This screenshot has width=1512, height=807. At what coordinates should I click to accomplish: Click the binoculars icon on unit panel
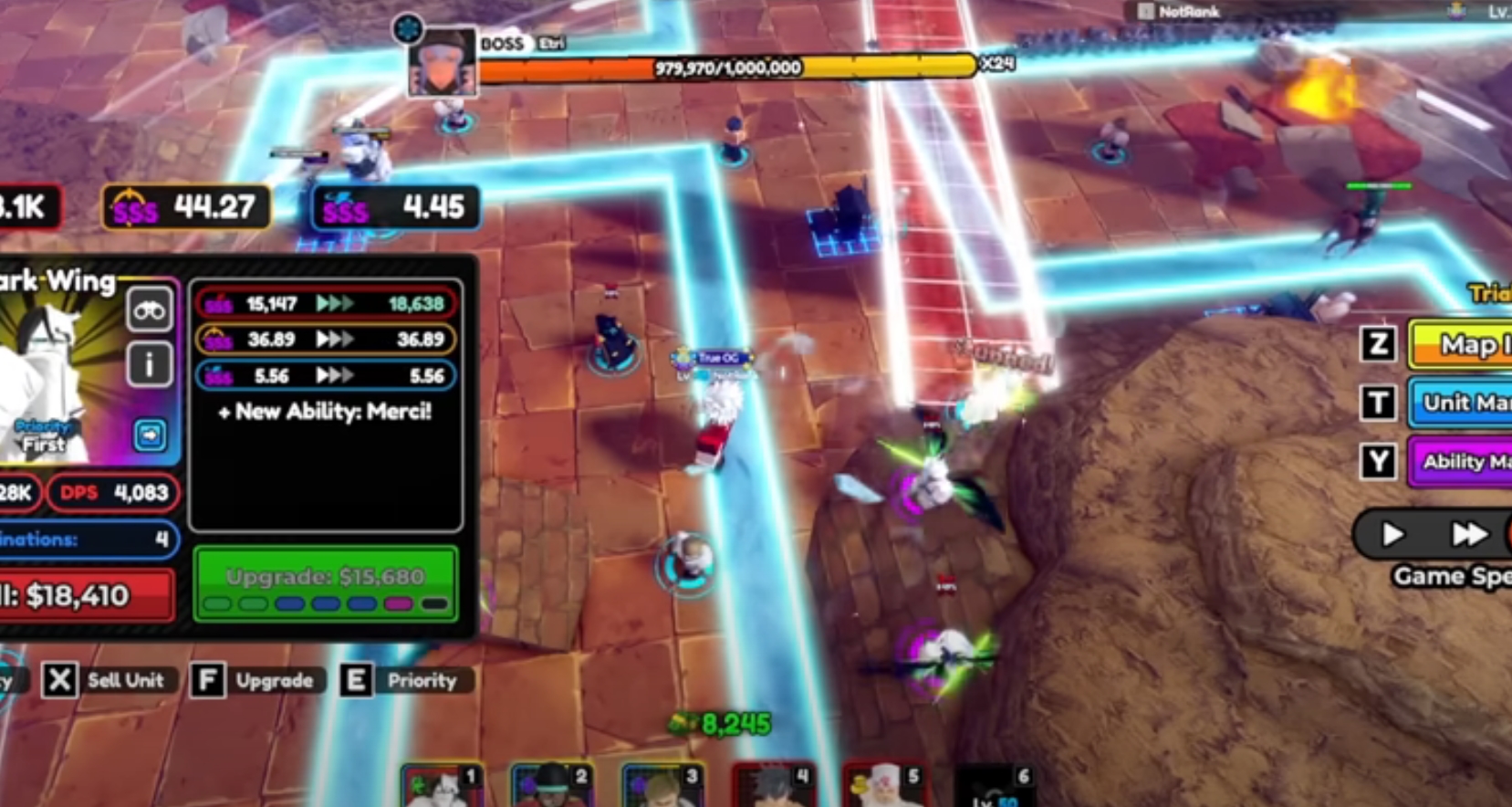pos(150,311)
